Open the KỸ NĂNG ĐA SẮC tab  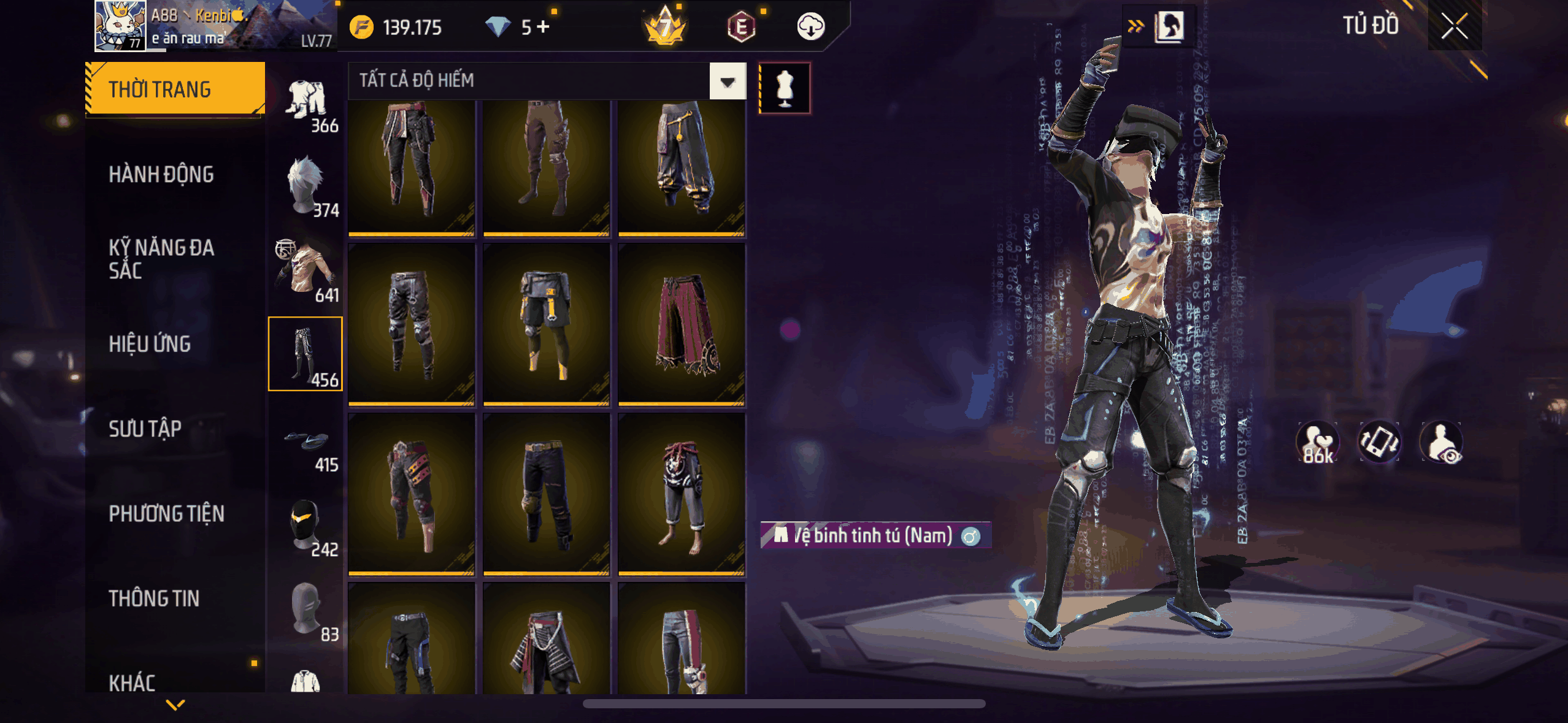pyautogui.click(x=161, y=259)
